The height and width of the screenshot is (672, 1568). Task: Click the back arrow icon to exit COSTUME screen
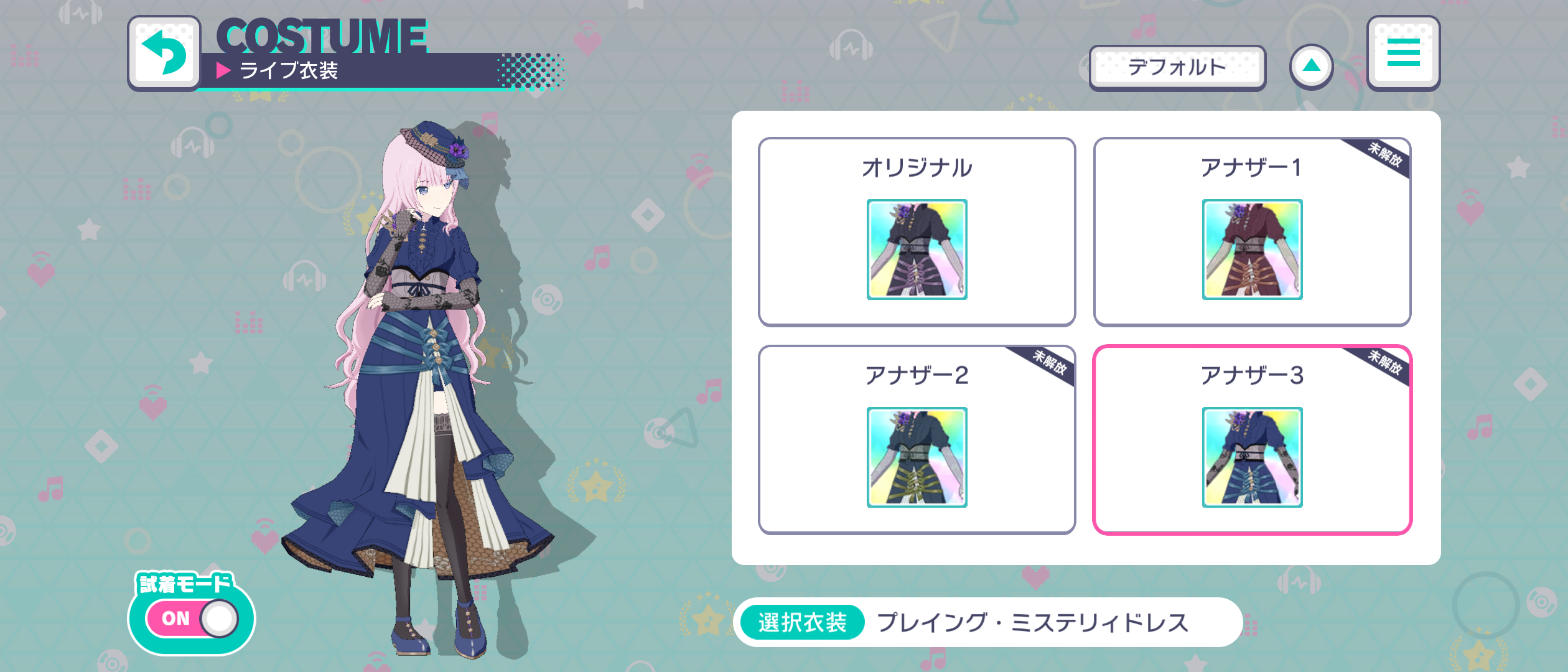[x=164, y=52]
